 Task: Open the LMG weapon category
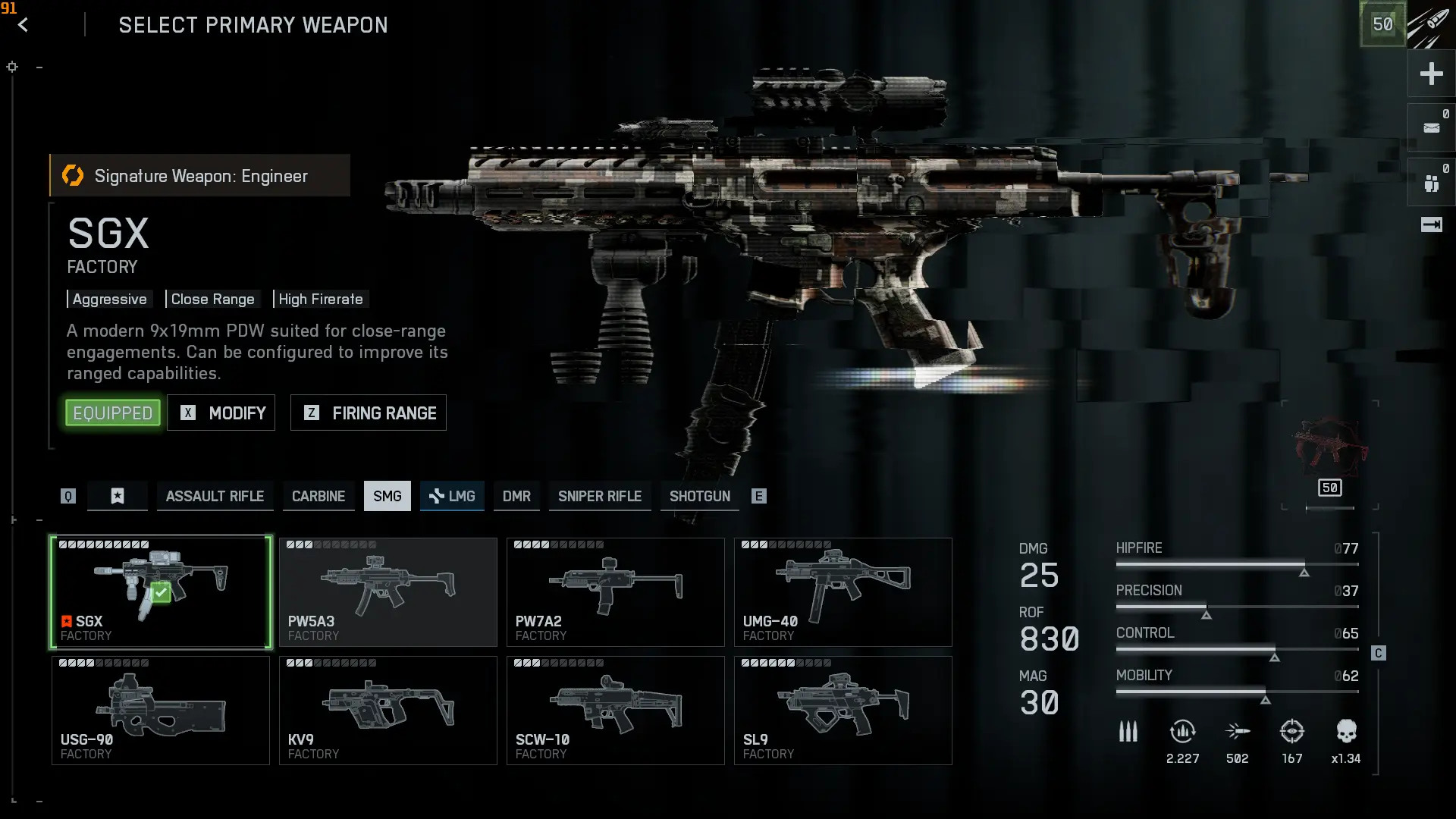pos(452,496)
